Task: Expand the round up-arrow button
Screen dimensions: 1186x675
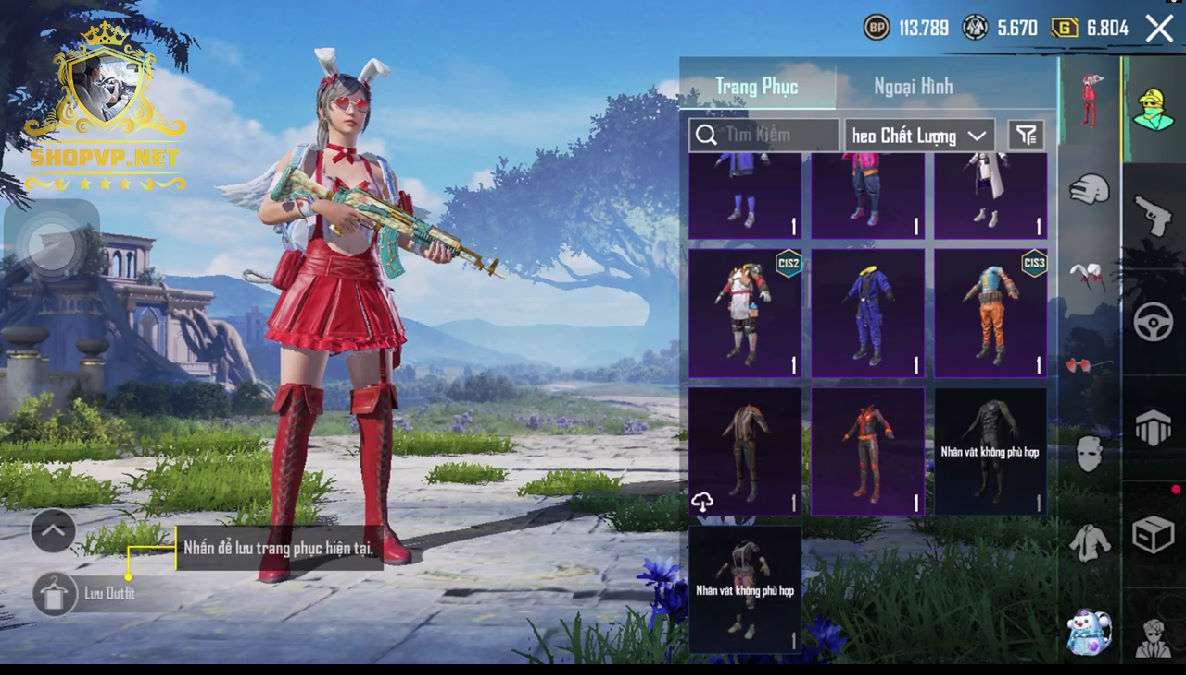Action: (x=53, y=531)
